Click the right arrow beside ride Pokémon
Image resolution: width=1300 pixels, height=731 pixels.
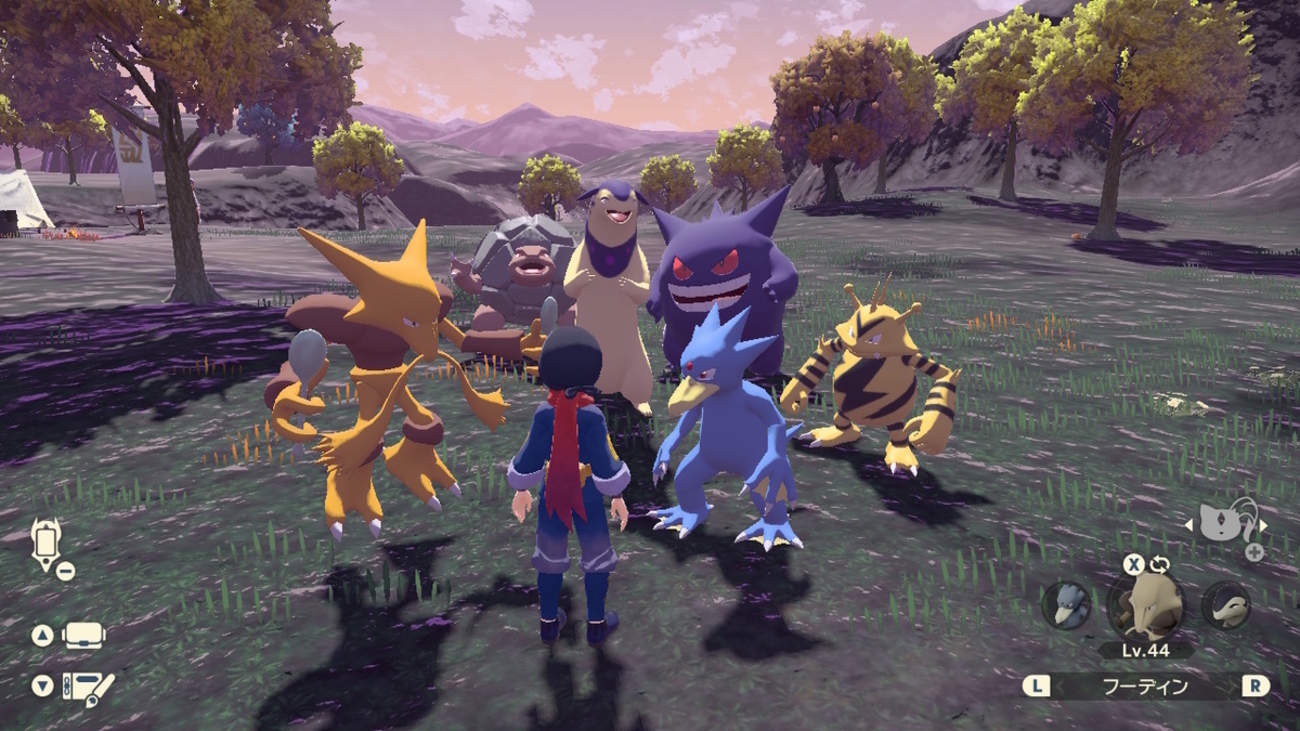click(x=1263, y=526)
